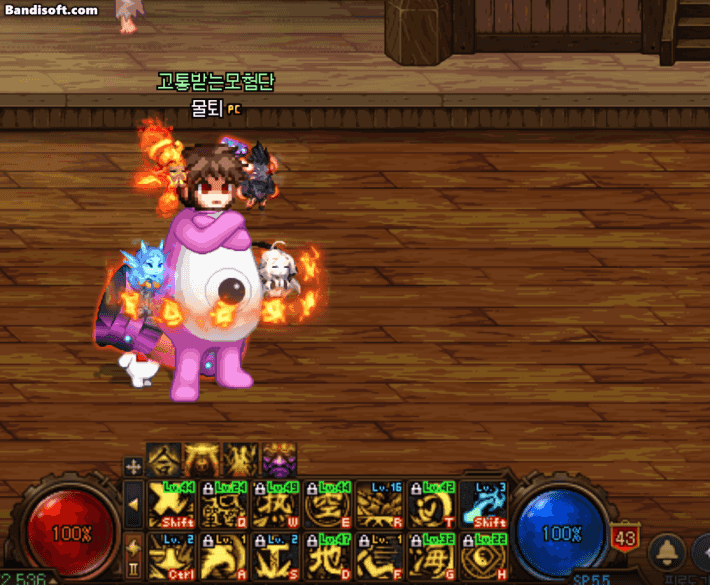The width and height of the screenshot is (710, 585).
Task: Activate the Lv.47 skill in the D slot
Action: click(328, 555)
